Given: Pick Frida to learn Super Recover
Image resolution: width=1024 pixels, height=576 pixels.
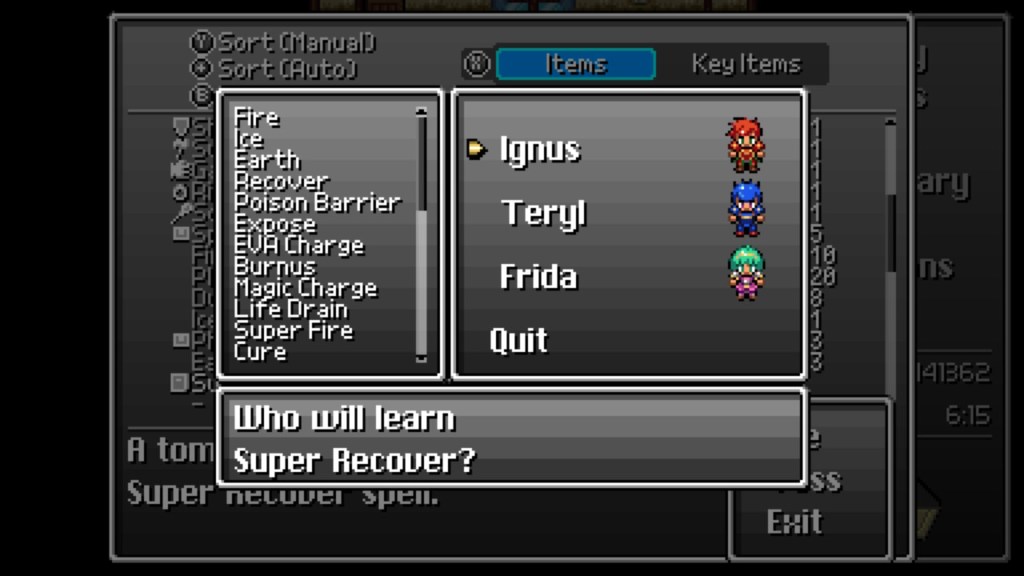Looking at the screenshot, I should 538,277.
